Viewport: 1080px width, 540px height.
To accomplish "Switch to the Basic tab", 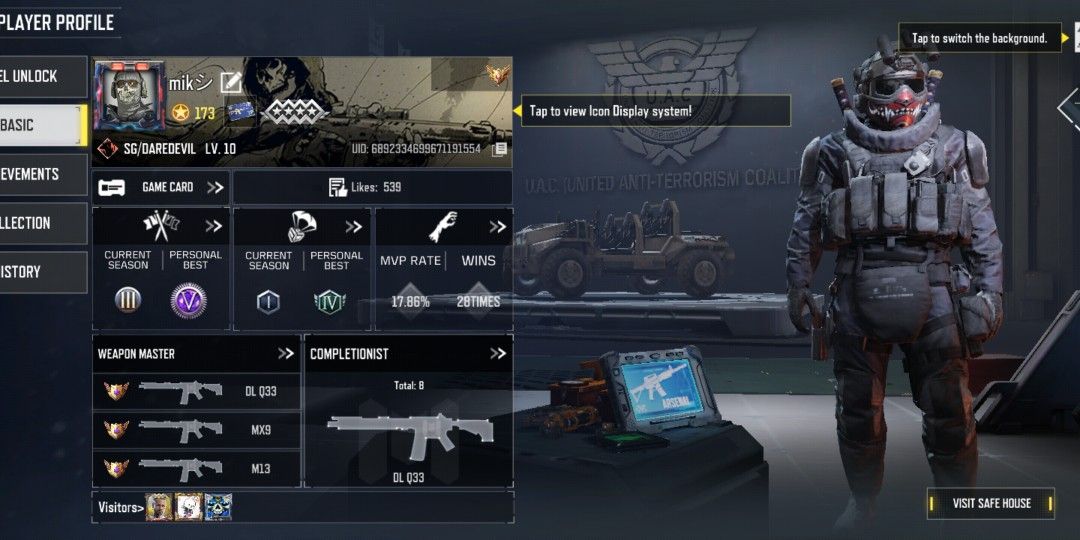I will tap(40, 125).
